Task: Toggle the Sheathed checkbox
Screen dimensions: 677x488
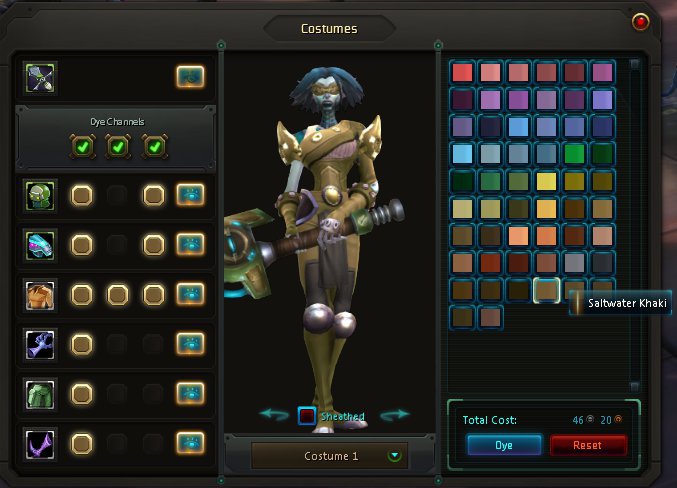Action: pyautogui.click(x=308, y=415)
